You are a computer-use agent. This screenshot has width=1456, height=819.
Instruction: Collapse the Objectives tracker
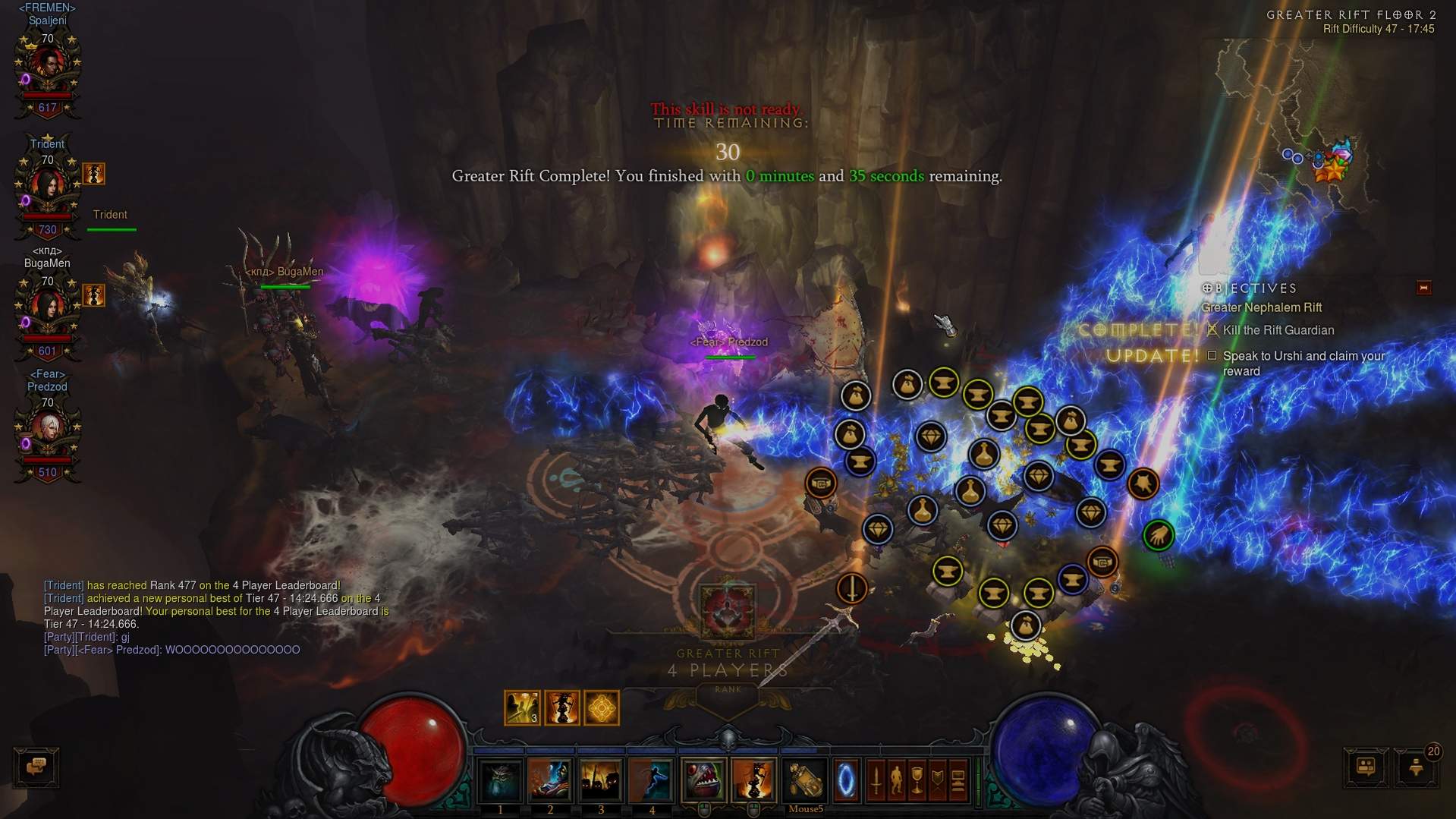1423,288
